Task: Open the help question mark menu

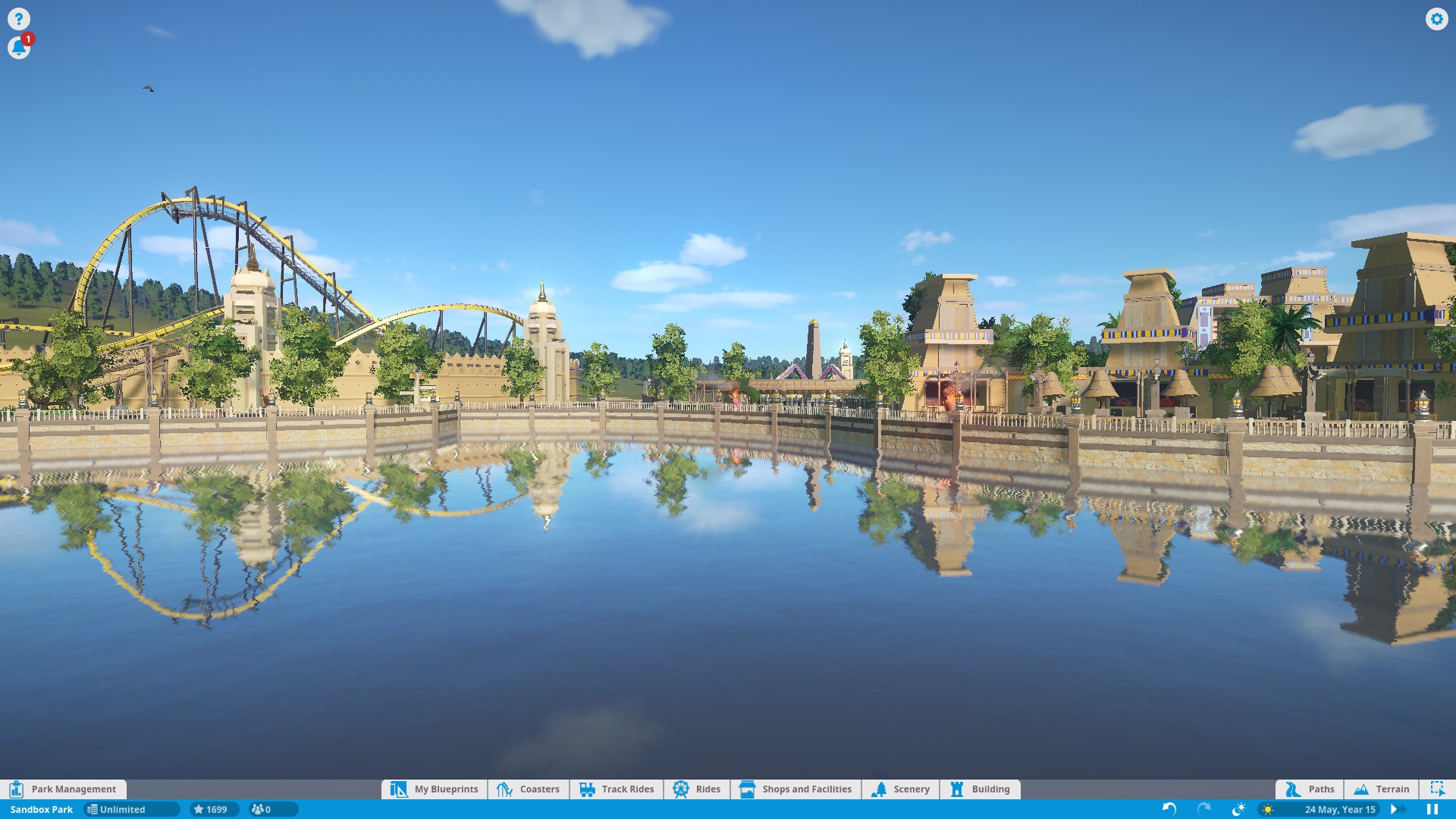Action: click(x=18, y=19)
